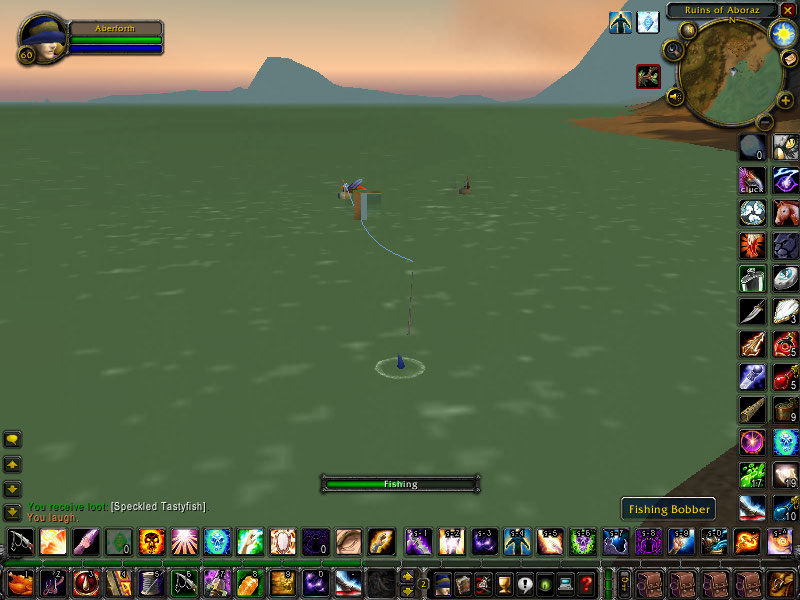Close the minimap with the X button
800x600 pixels.
pos(788,10)
